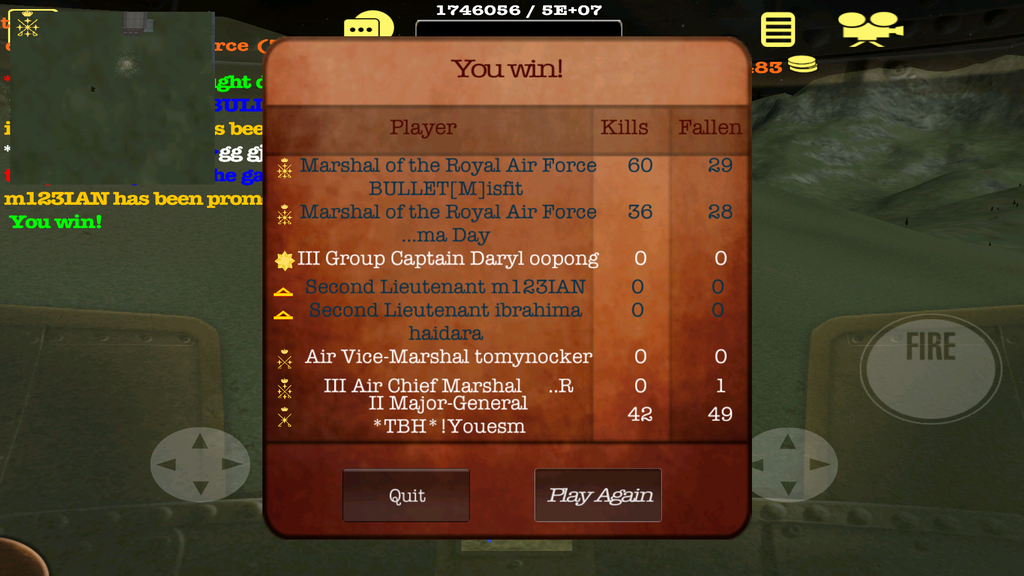Switch view with the camera icon
This screenshot has width=1024, height=576.
869,29
